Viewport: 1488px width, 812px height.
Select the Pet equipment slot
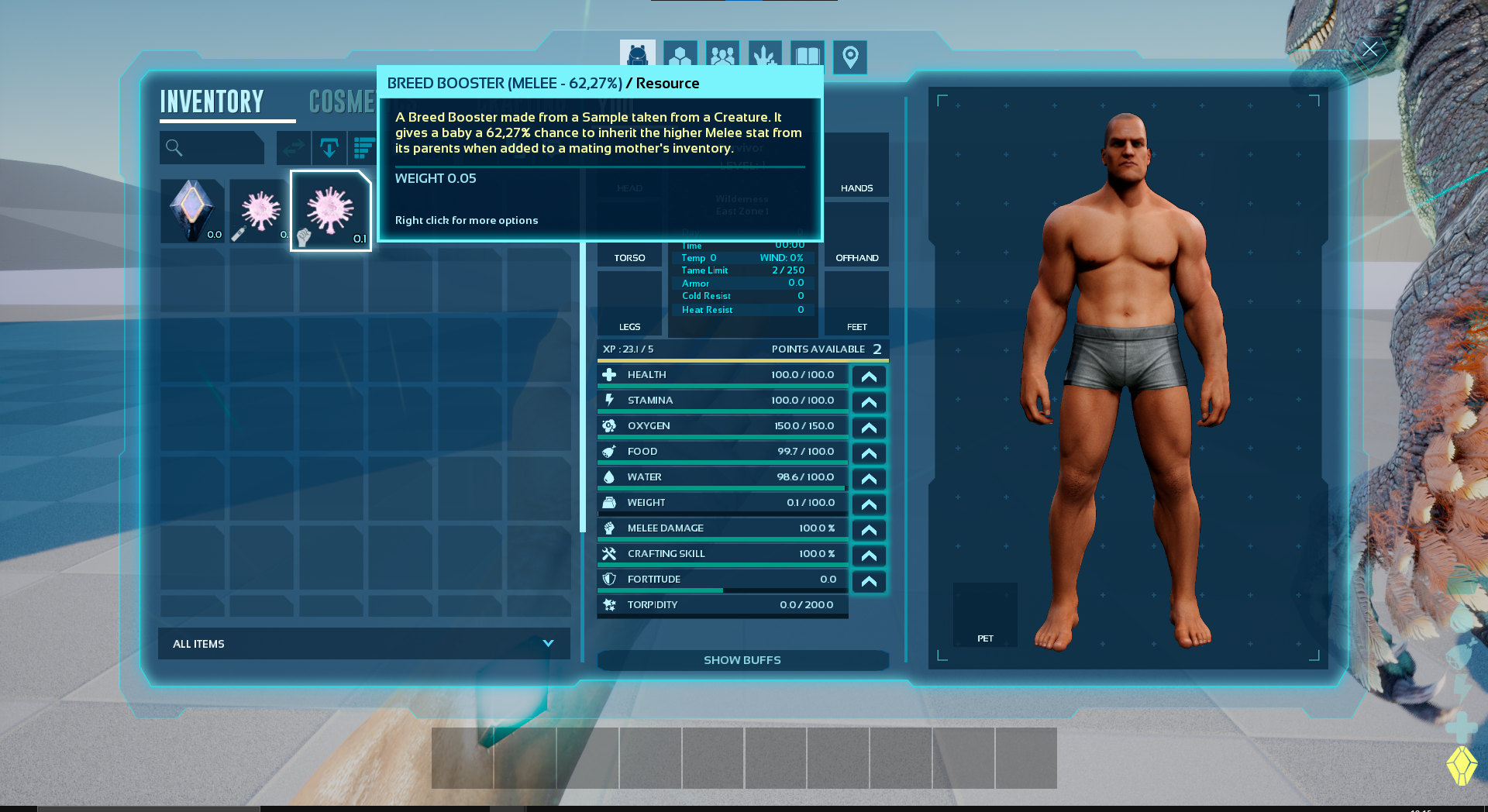[985, 614]
